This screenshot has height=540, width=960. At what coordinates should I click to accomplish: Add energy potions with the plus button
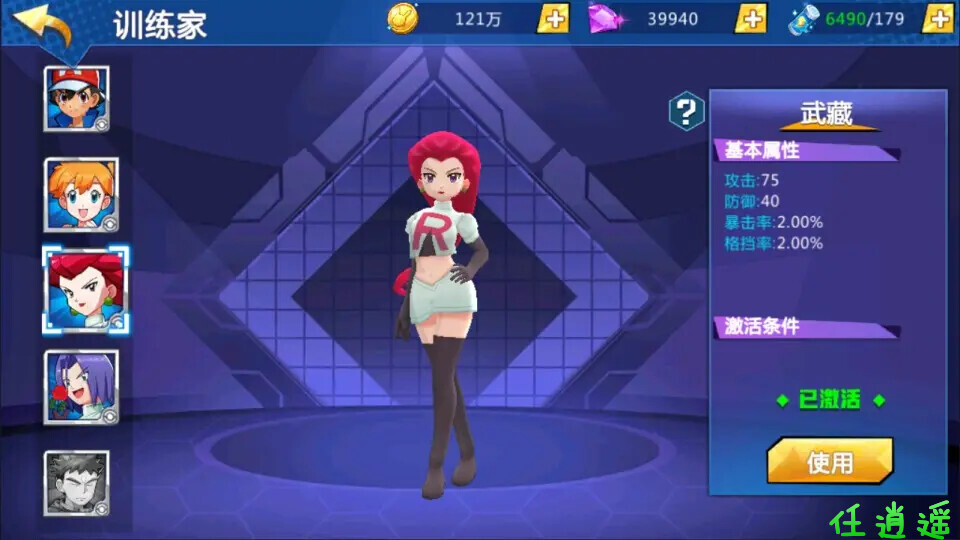click(x=937, y=18)
